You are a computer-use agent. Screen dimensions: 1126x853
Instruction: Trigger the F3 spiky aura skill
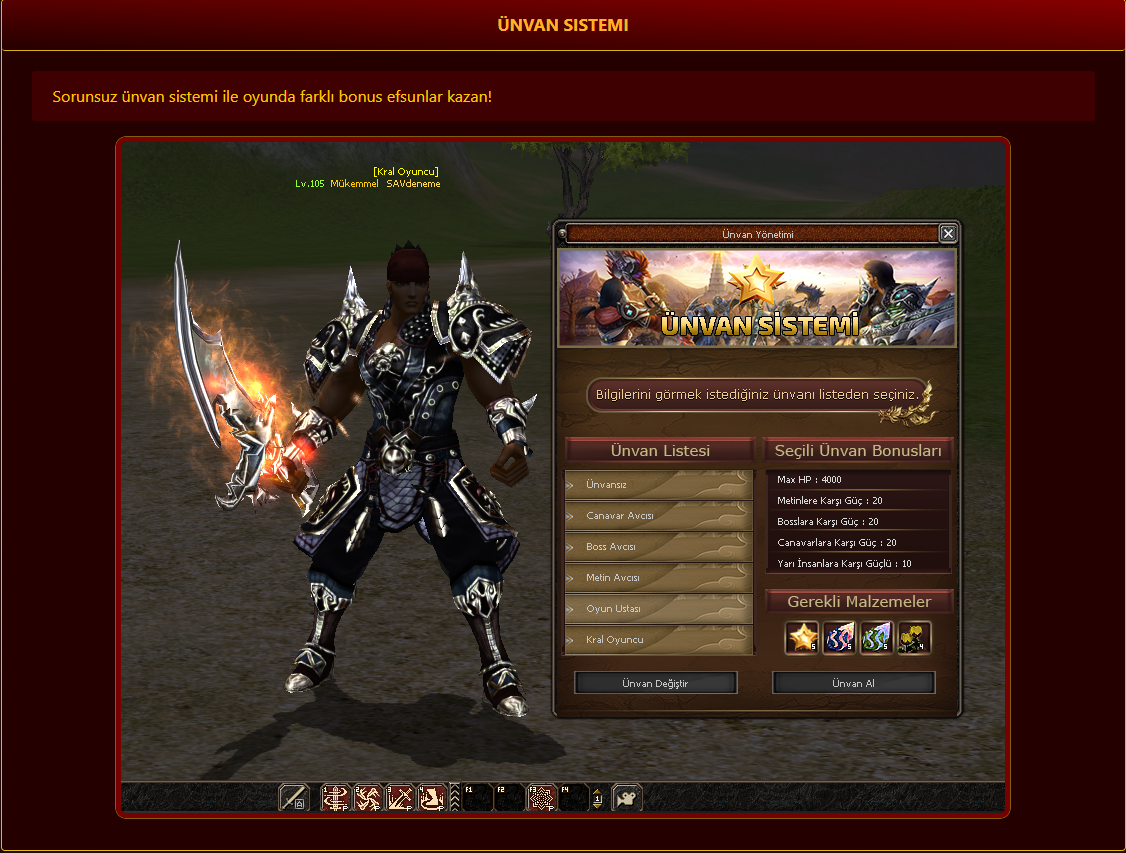[x=541, y=798]
